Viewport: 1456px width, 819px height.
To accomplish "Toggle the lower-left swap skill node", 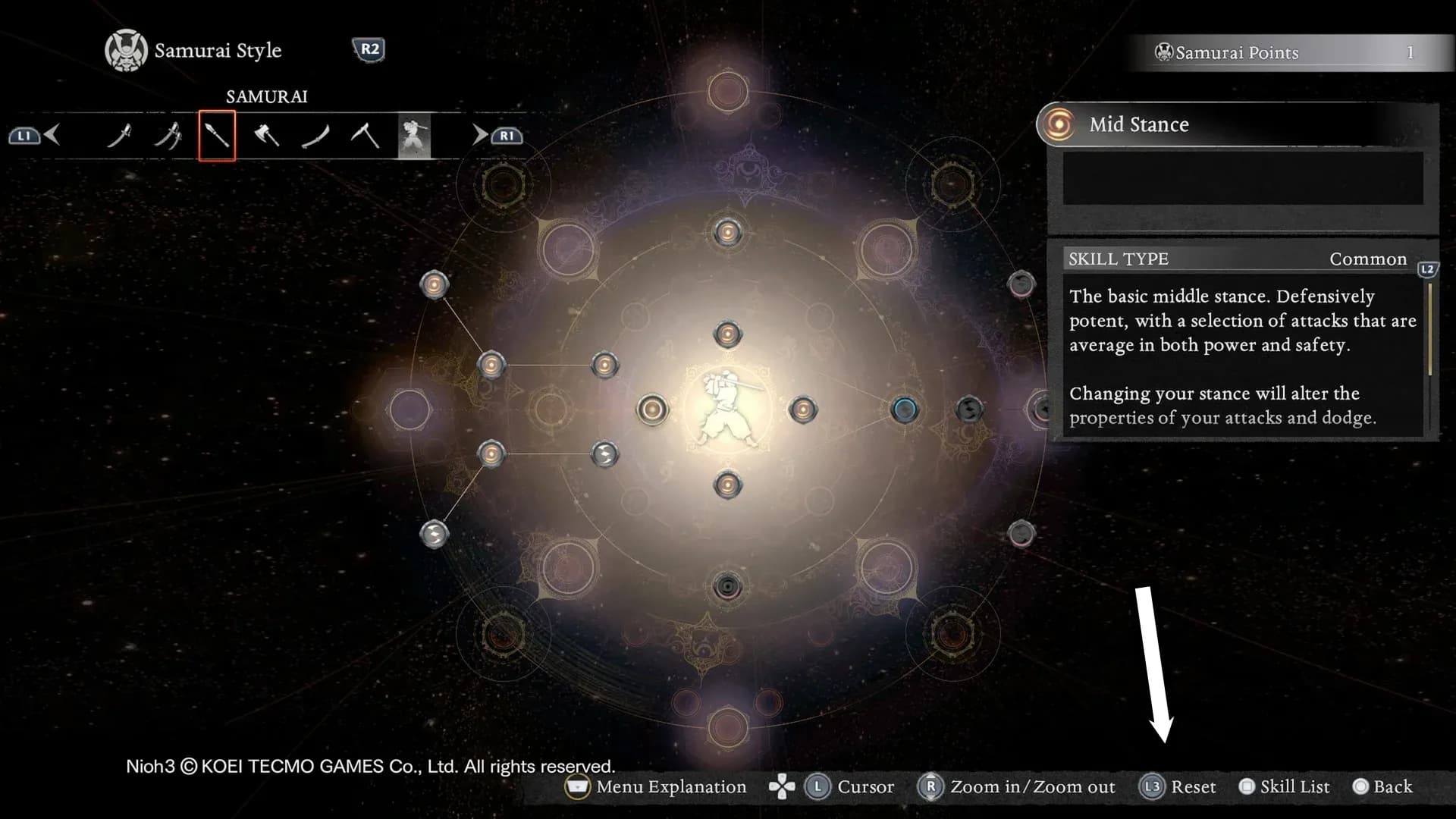I will pyautogui.click(x=604, y=455).
